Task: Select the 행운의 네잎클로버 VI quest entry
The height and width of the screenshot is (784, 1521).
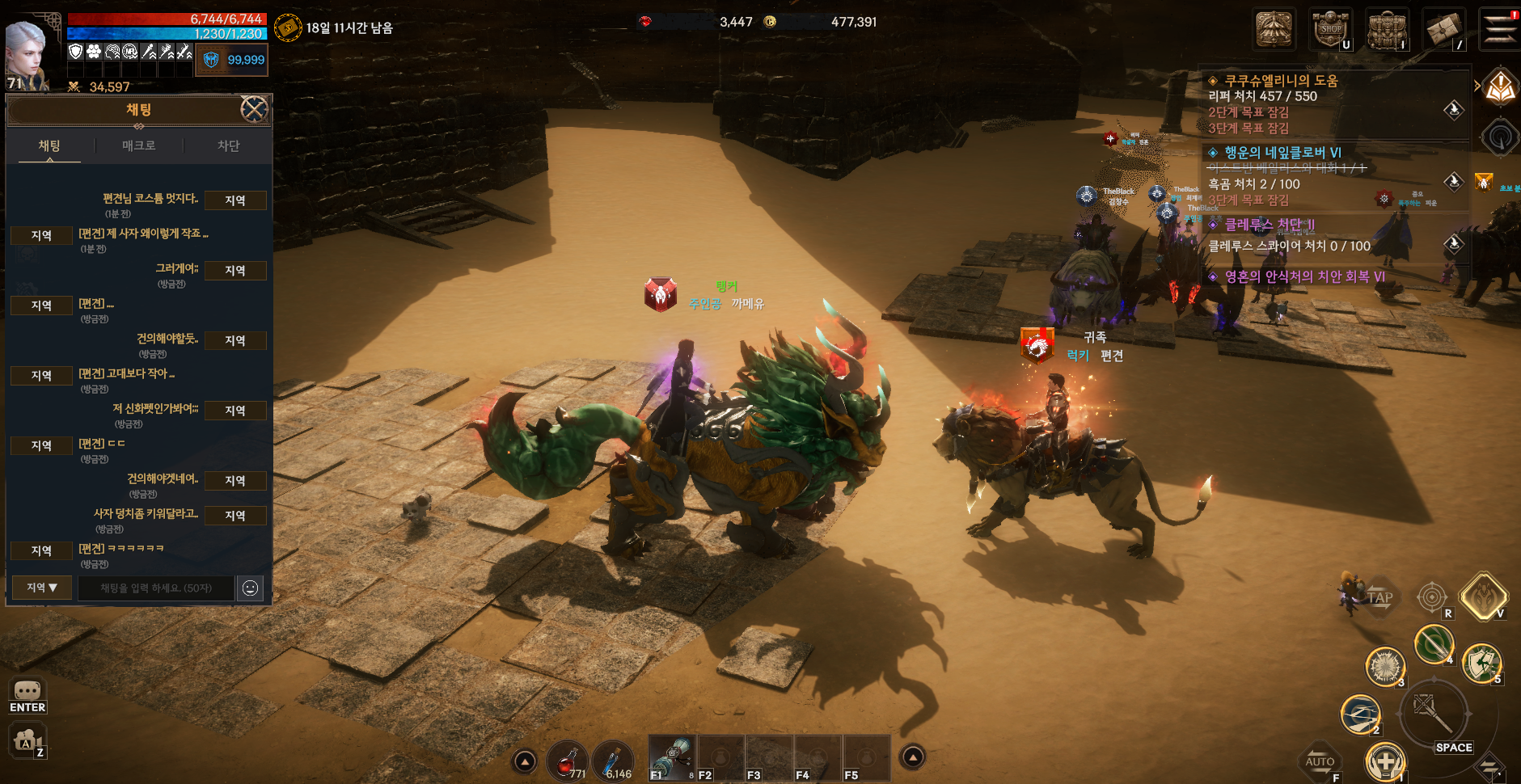Action: click(x=1282, y=153)
